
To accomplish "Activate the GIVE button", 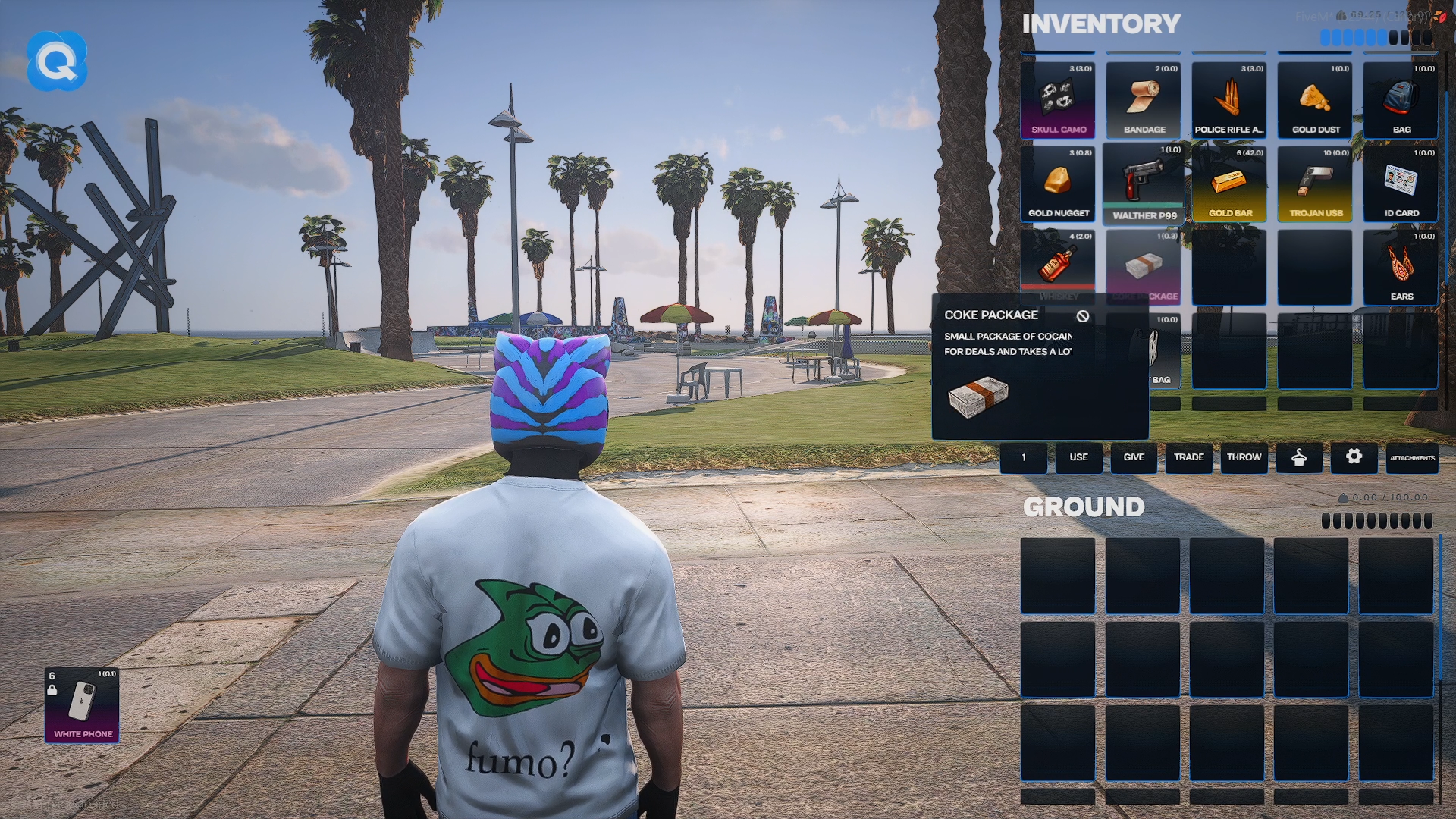I will (1134, 458).
